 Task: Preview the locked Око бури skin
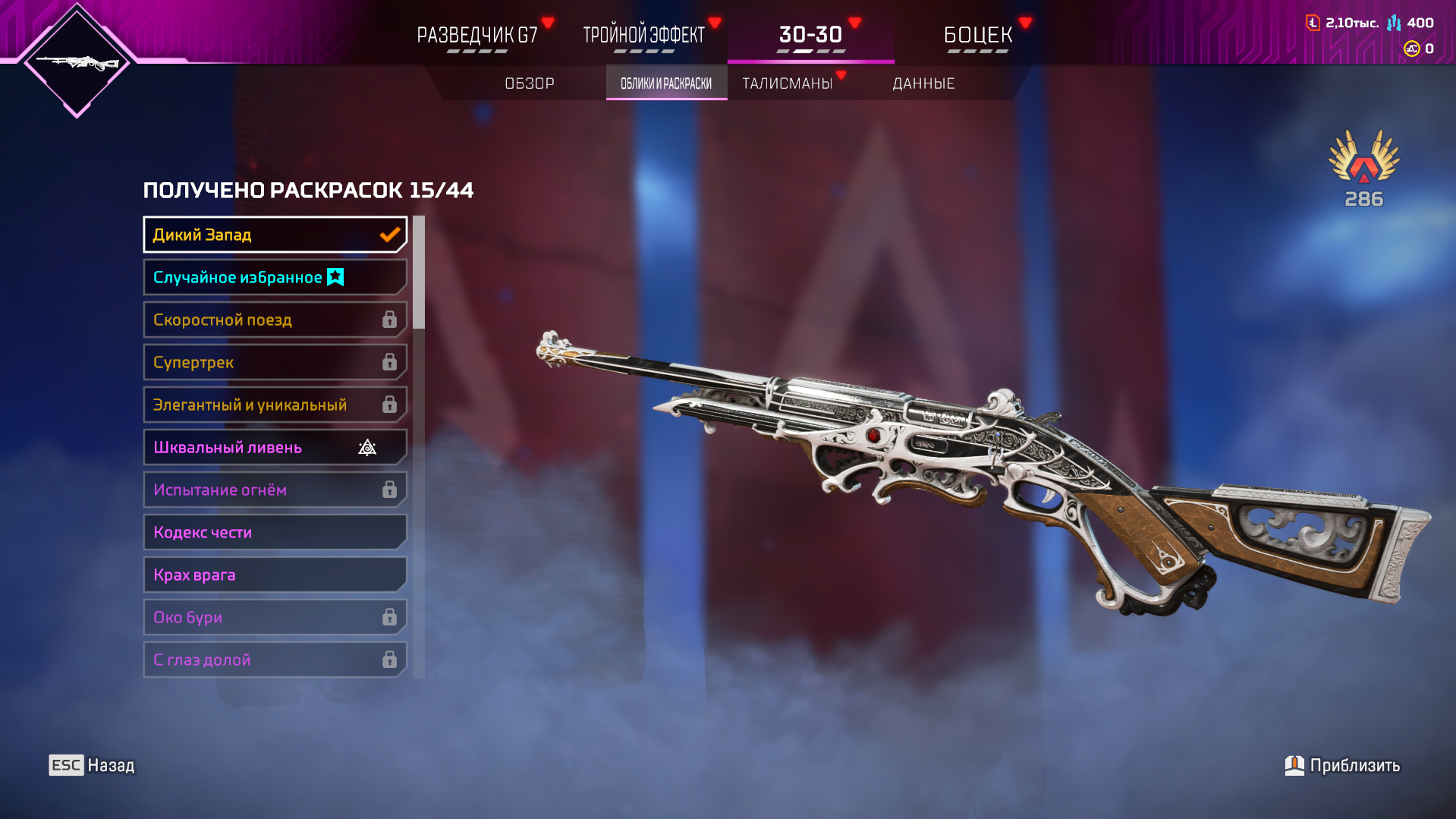tap(275, 617)
